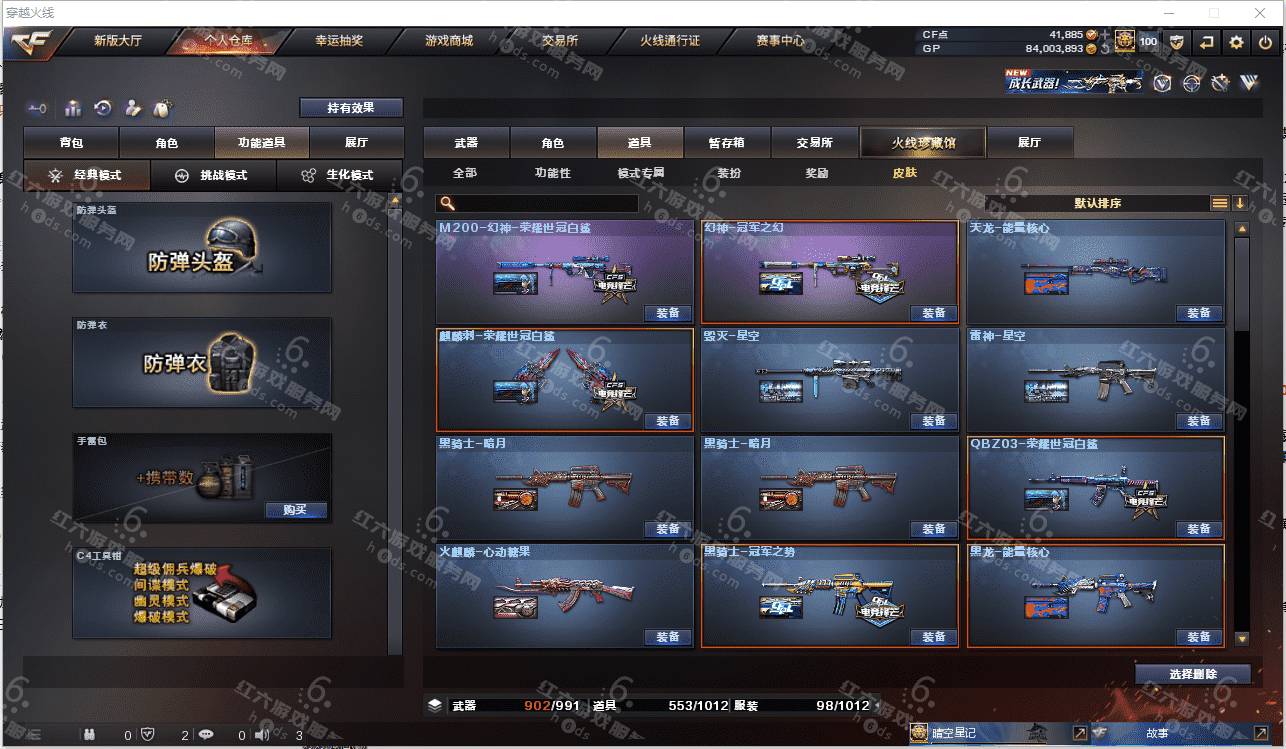Click the 选择删除 button

coord(1192,674)
